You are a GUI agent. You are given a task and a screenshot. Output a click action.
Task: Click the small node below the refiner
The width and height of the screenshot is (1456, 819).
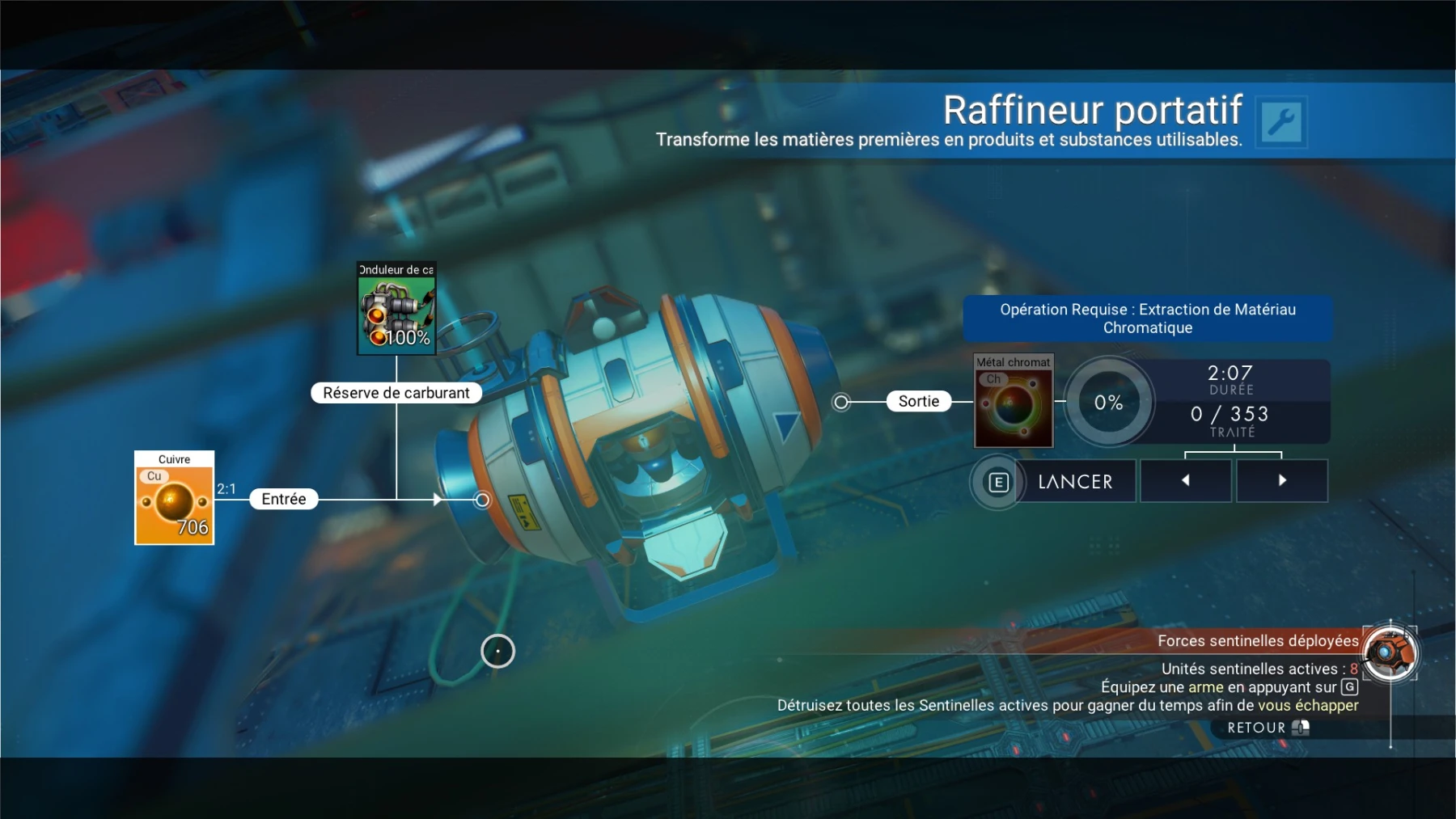click(x=498, y=652)
